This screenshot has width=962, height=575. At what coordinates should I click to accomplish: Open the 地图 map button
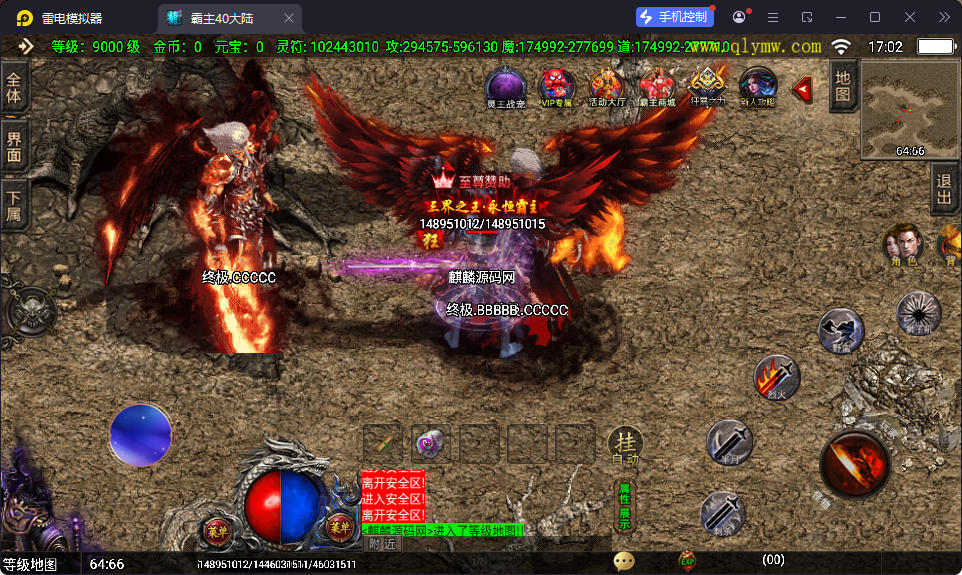coord(843,85)
